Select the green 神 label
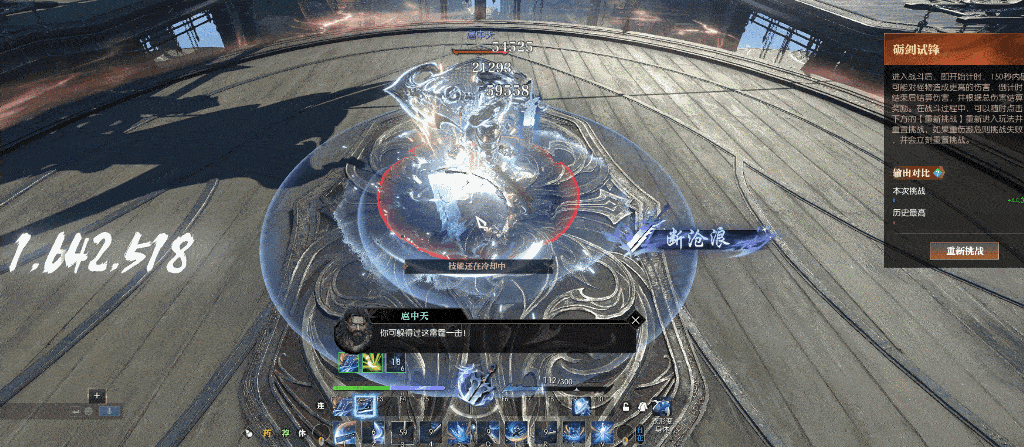The height and width of the screenshot is (447, 1024). pyautogui.click(x=284, y=433)
